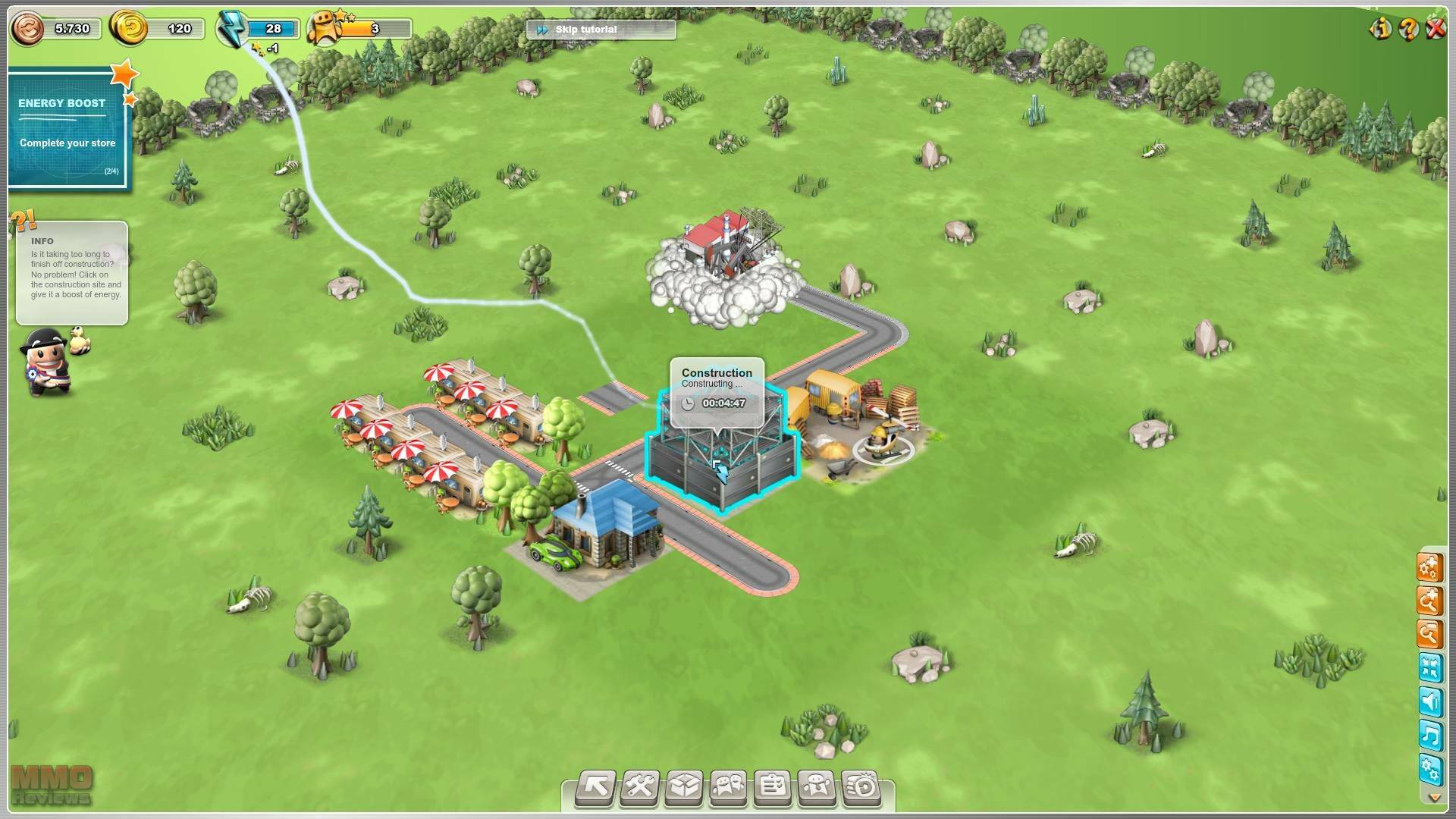Click the orange gears-plus button

[x=1429, y=567]
